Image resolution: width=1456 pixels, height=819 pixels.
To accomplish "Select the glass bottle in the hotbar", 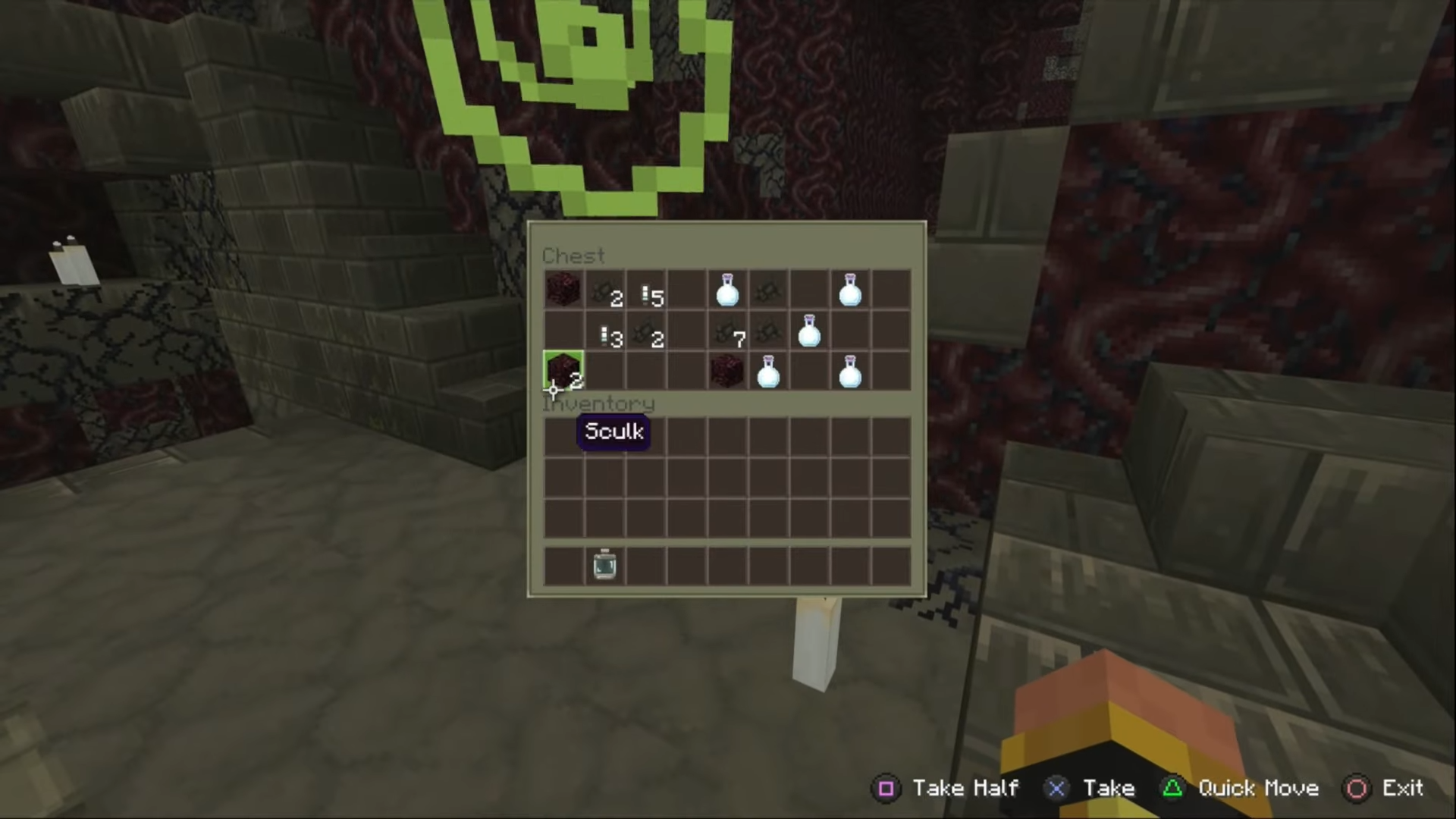I will (604, 565).
